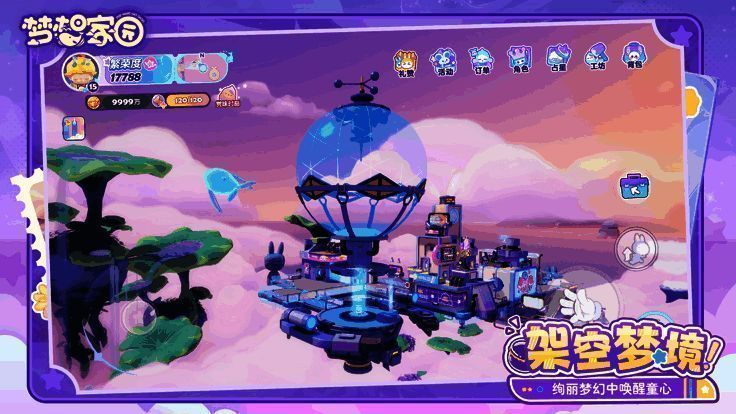Open the blue toolbox with cursor icon
Image resolution: width=736 pixels, height=414 pixels.
[x=633, y=186]
